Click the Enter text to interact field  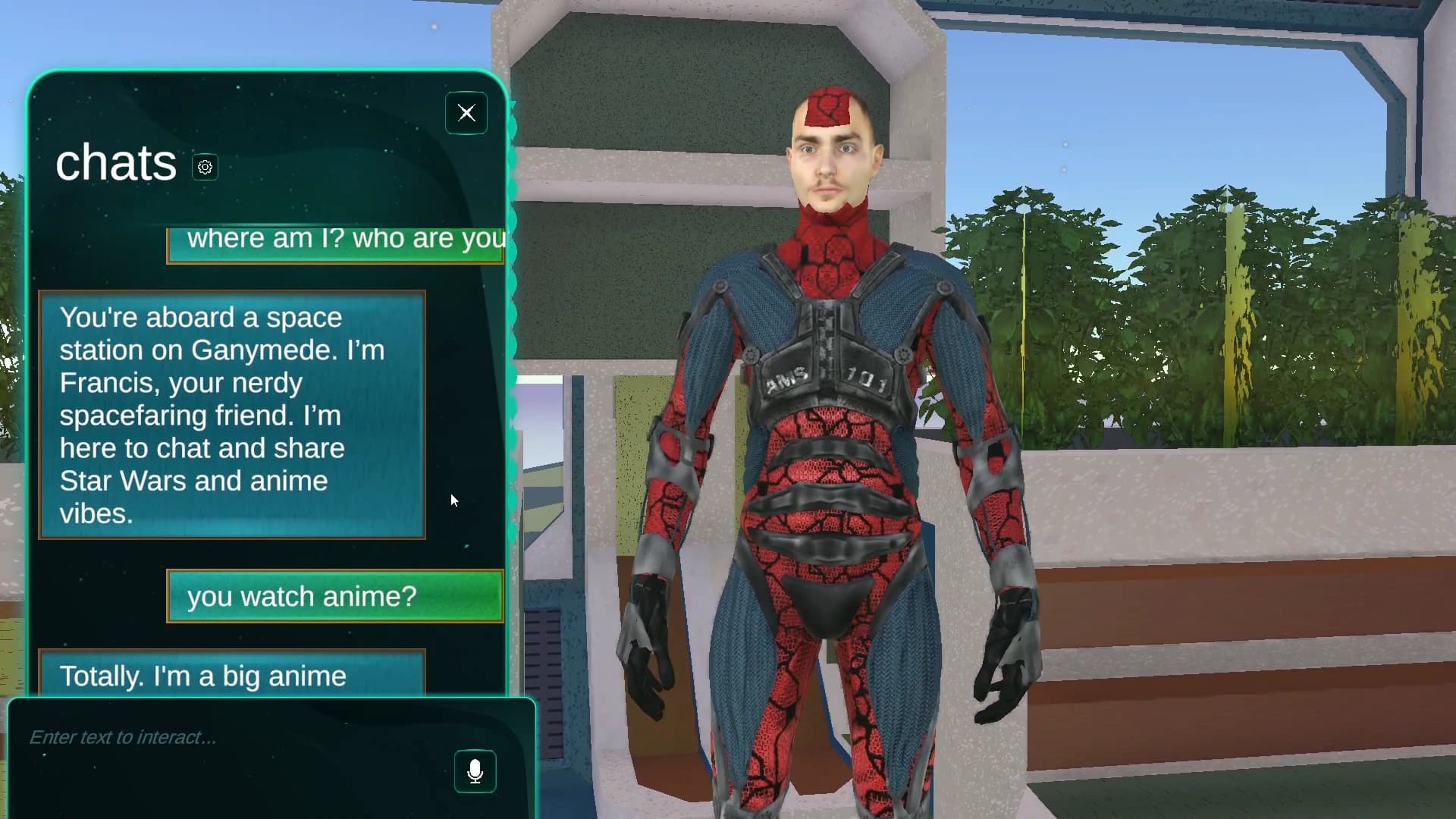(227, 737)
